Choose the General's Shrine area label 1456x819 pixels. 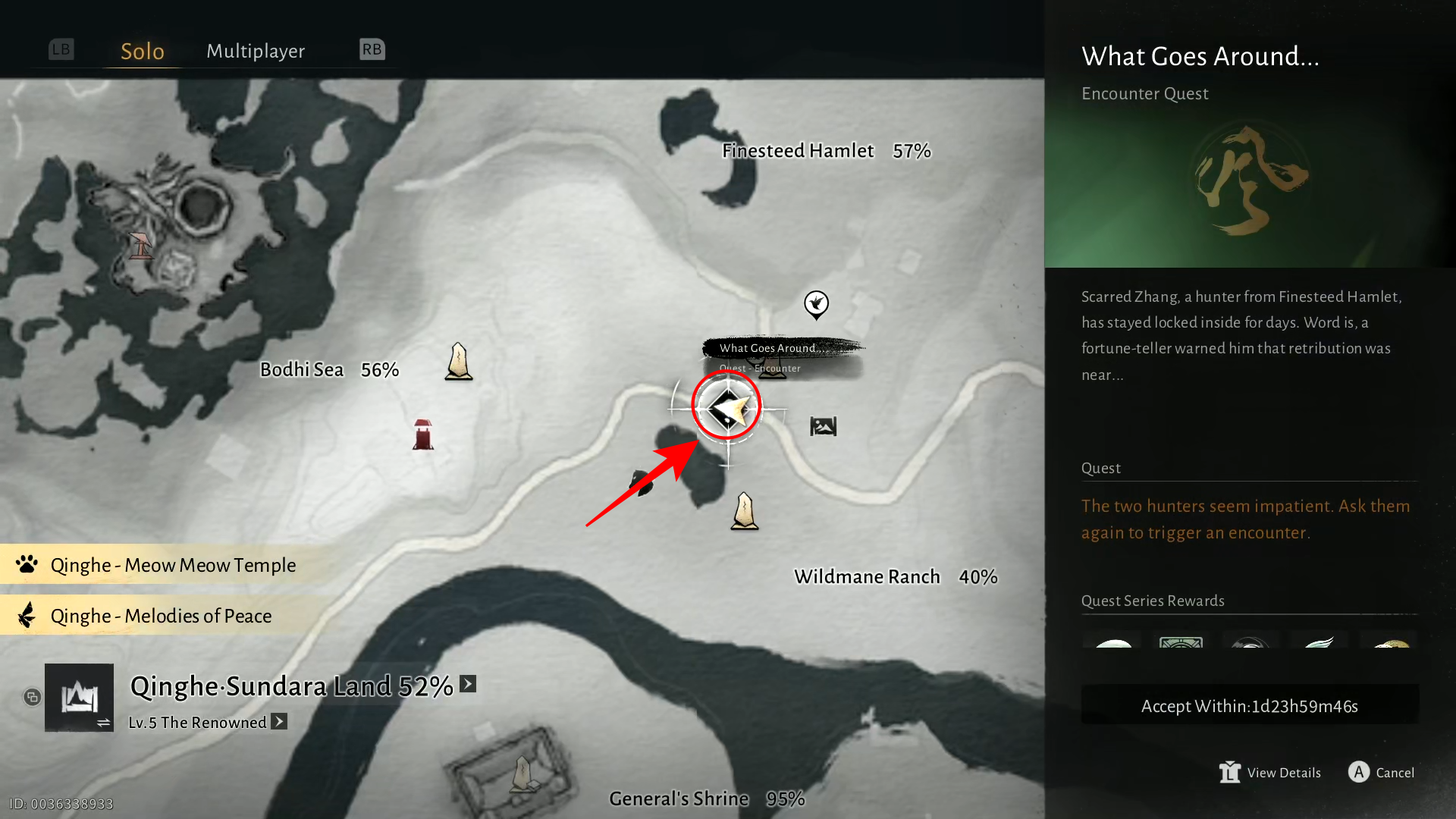click(x=679, y=799)
